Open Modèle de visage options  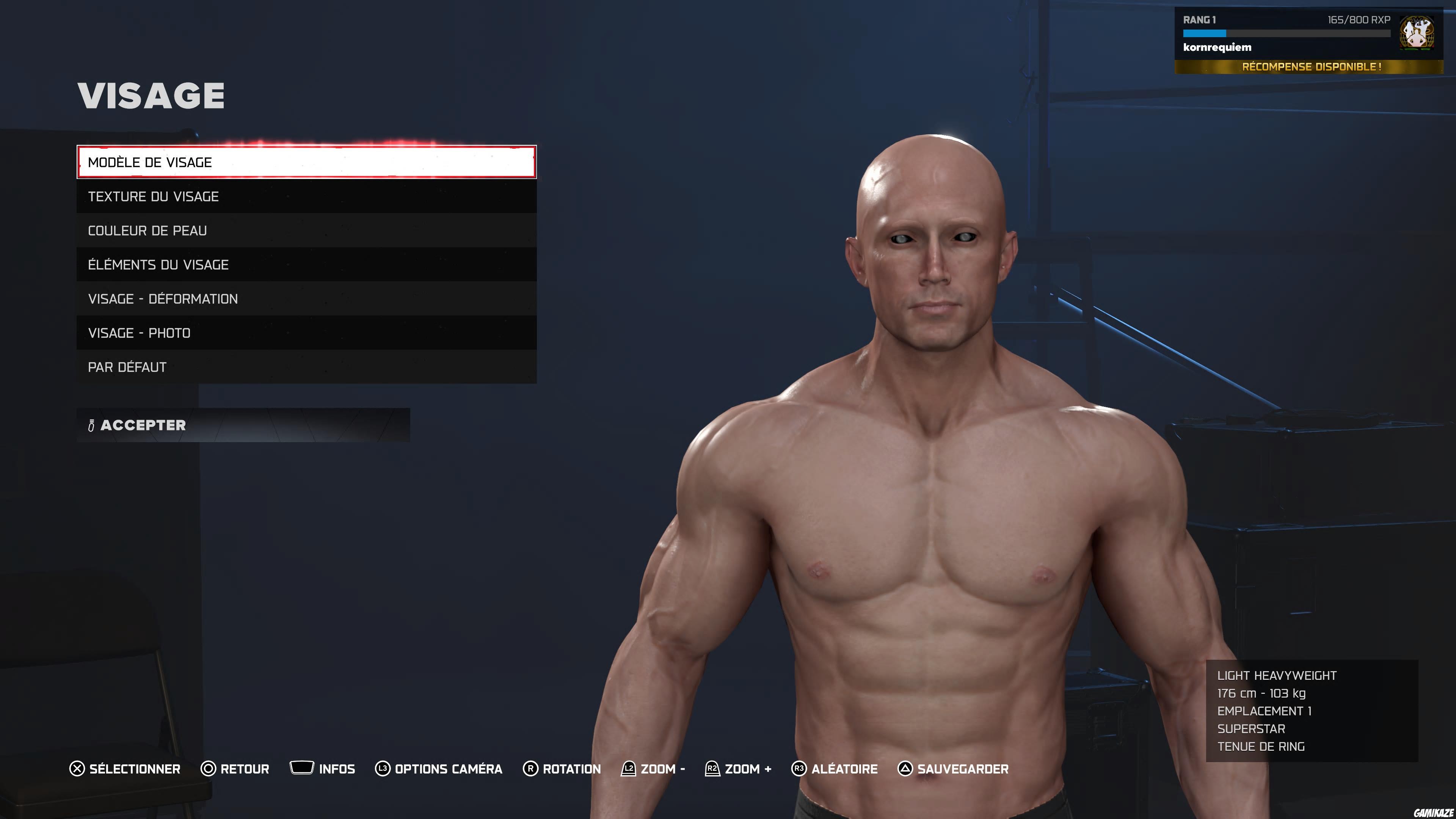(305, 163)
